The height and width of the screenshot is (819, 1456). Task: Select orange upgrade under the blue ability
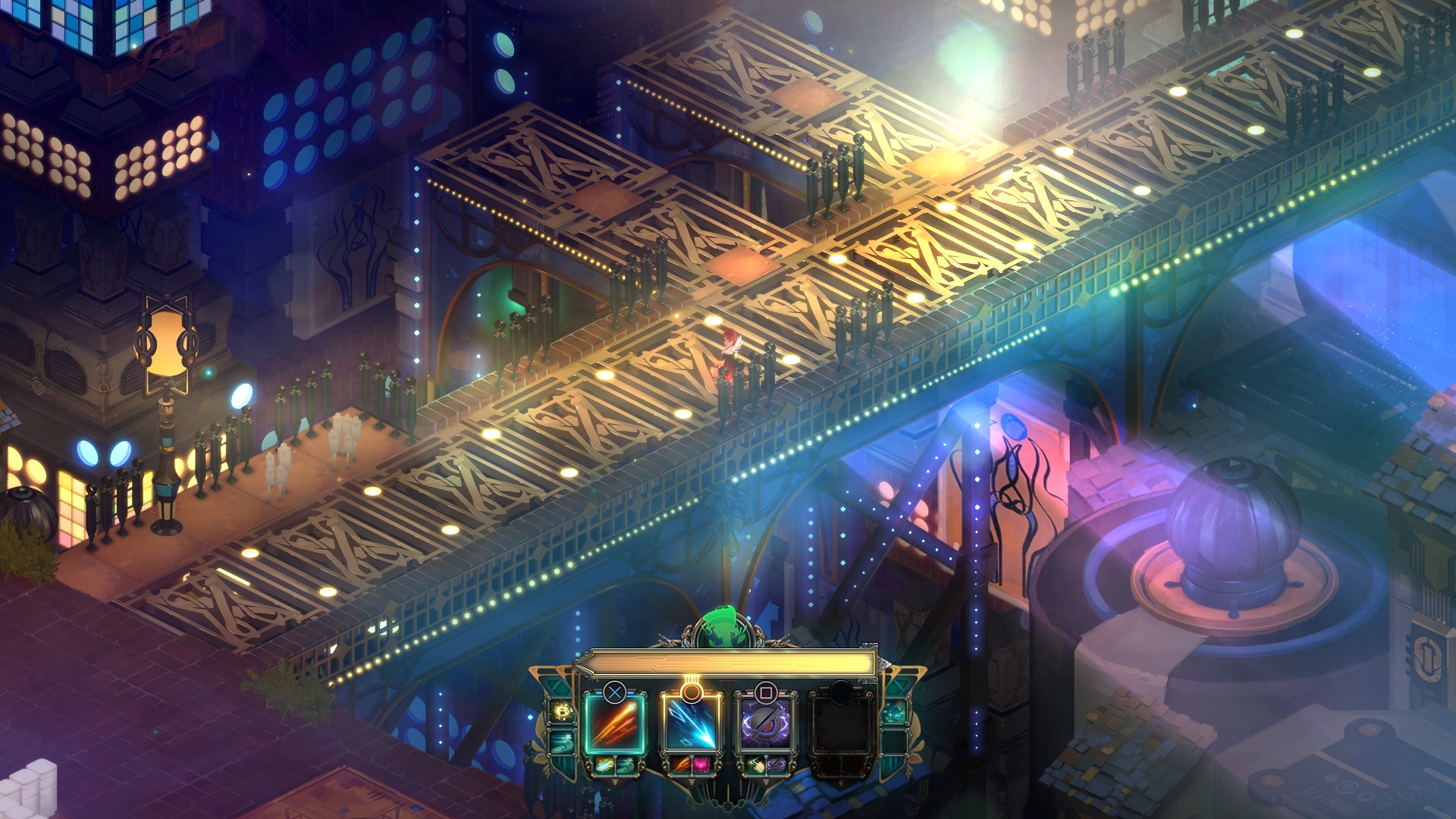680,765
